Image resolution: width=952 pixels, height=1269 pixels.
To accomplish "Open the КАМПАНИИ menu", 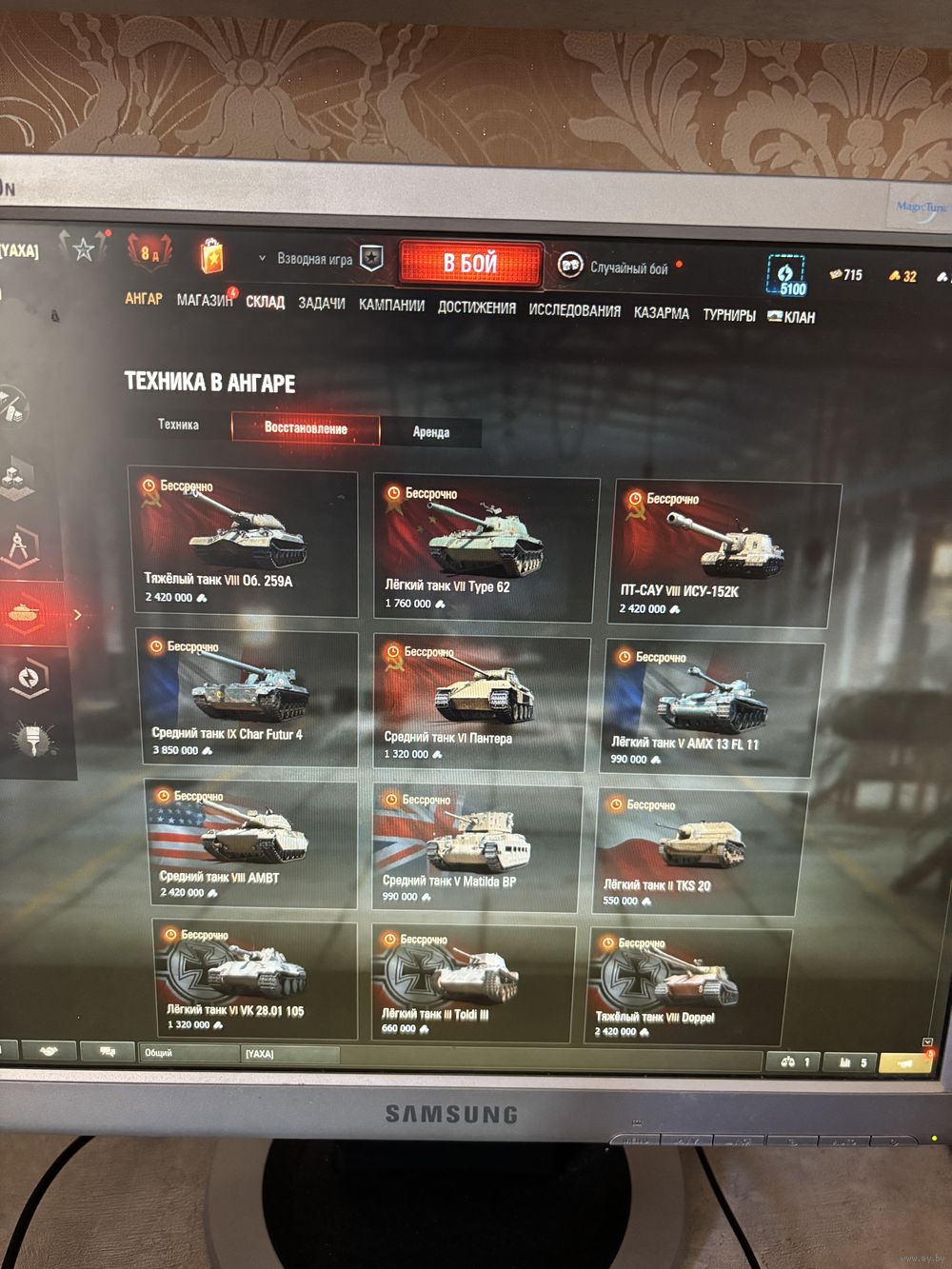I will 391,306.
